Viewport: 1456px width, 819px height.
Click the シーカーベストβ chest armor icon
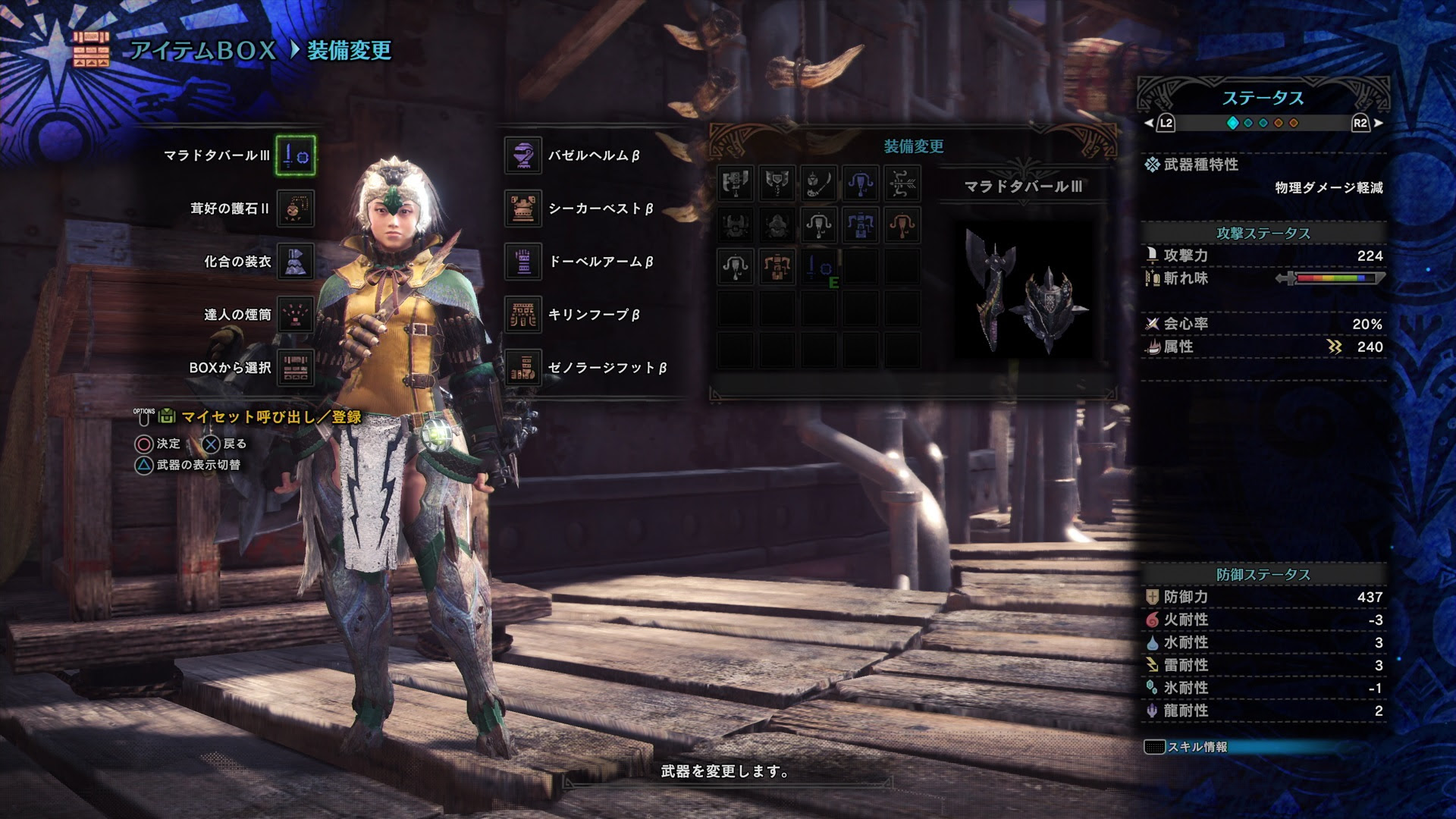[522, 209]
